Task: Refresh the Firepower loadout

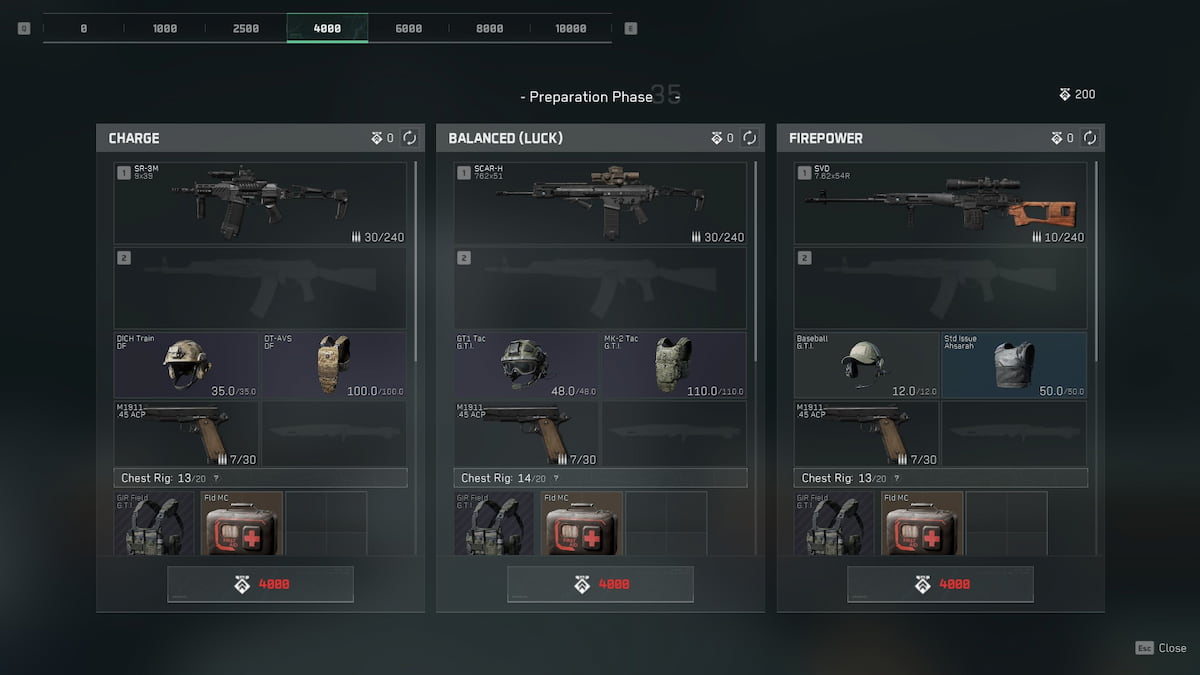Action: (1089, 138)
